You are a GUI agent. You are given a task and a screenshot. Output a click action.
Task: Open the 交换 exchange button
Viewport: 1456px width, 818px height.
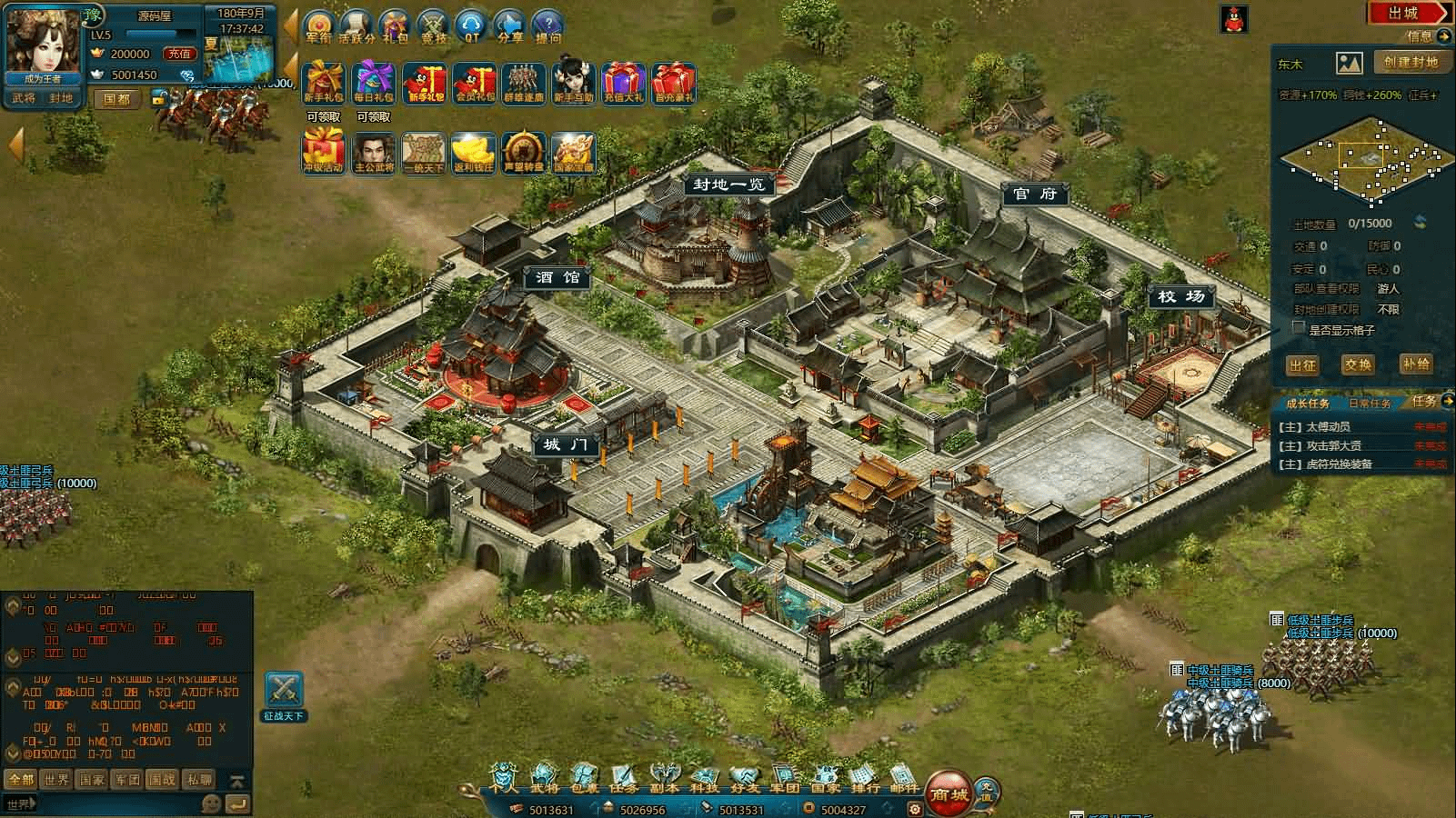tap(1358, 364)
